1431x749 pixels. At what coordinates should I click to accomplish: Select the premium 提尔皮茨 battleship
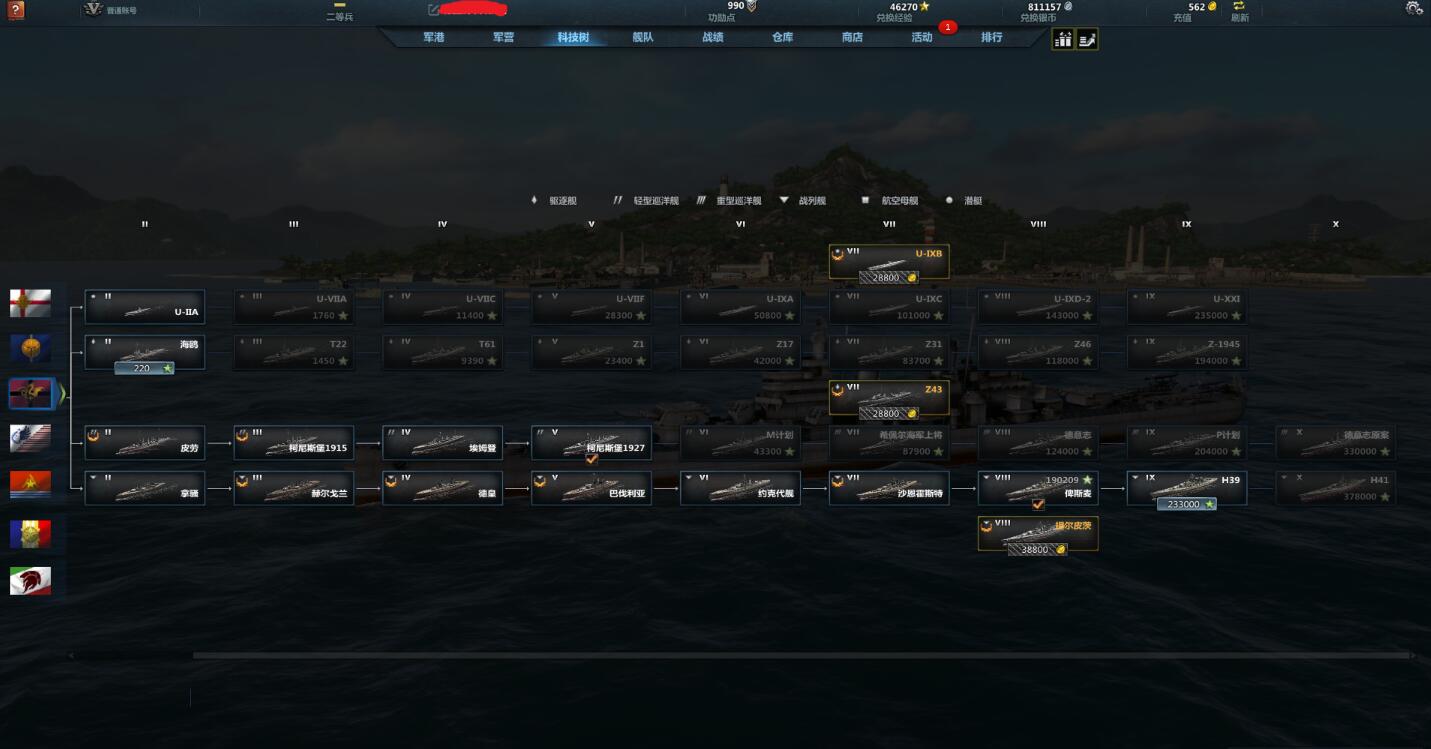(x=1038, y=533)
